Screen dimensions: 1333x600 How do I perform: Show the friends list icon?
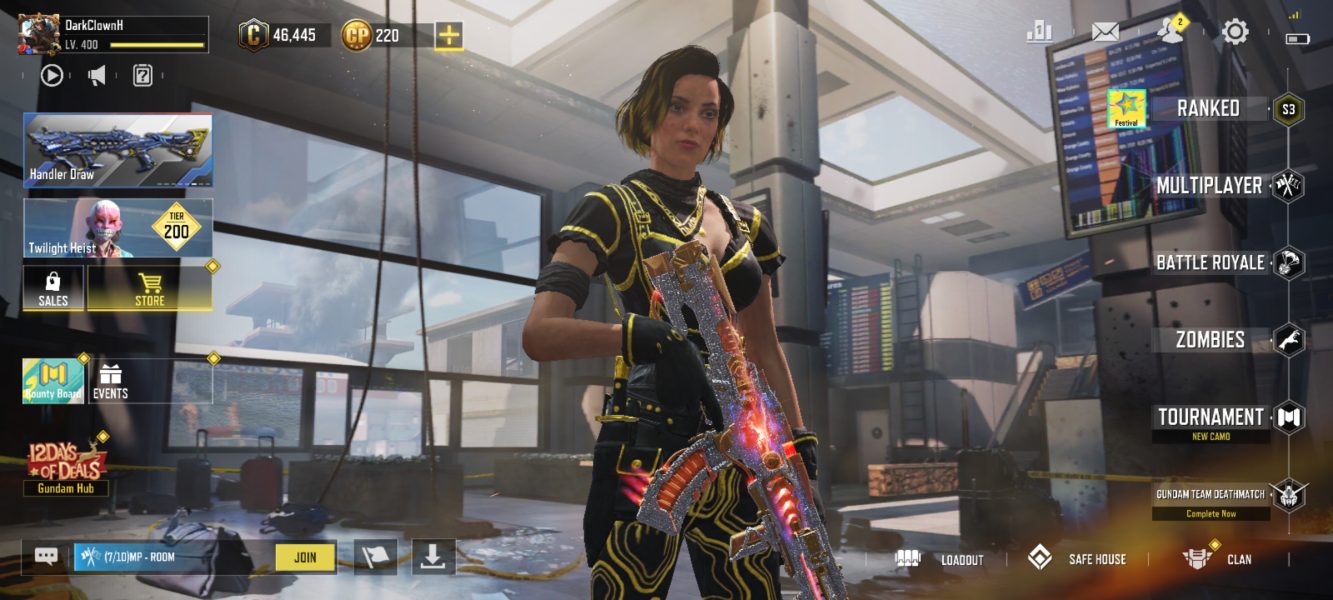pos(1168,32)
